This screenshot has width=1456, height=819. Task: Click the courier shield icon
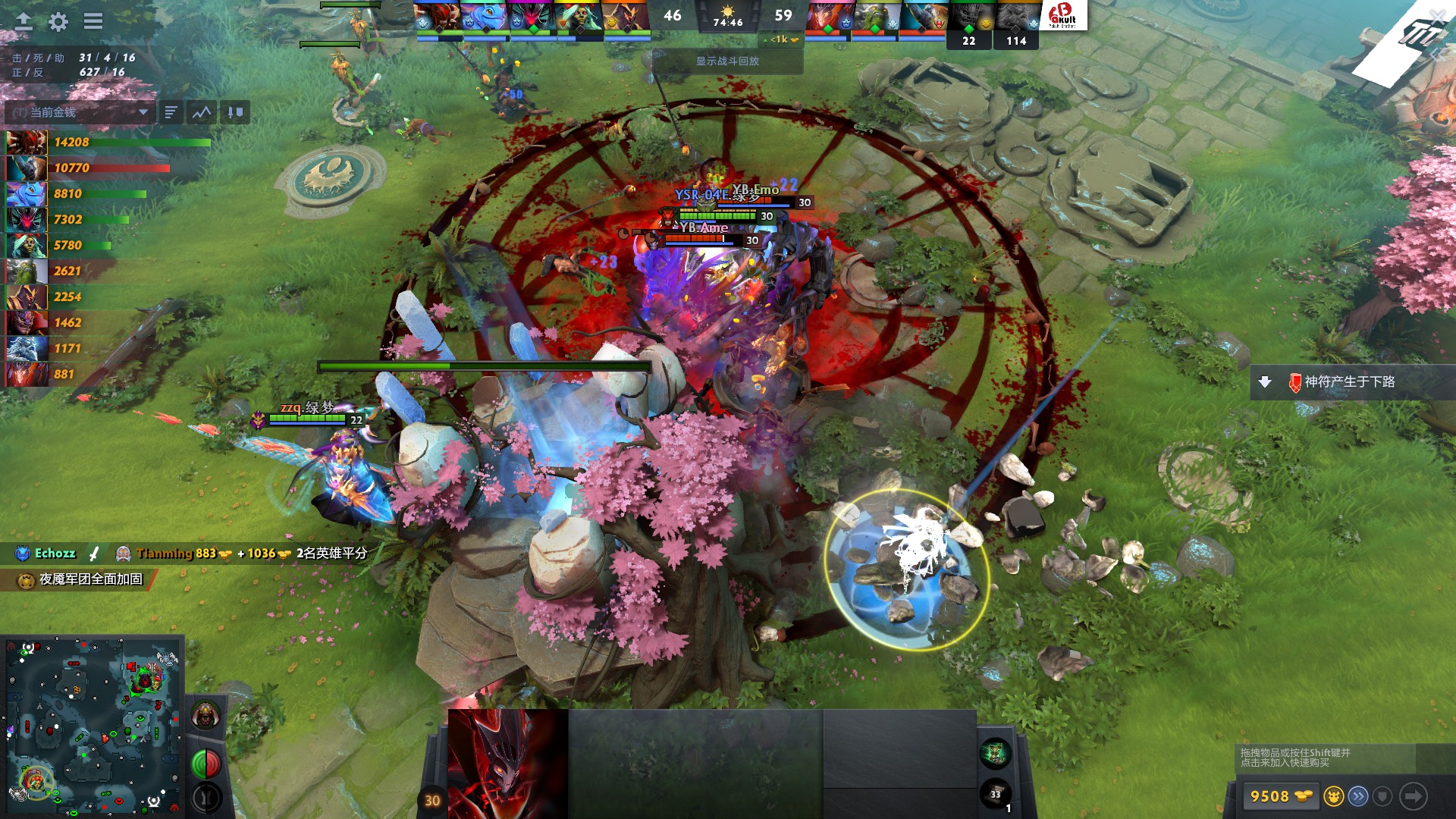click(x=1382, y=796)
